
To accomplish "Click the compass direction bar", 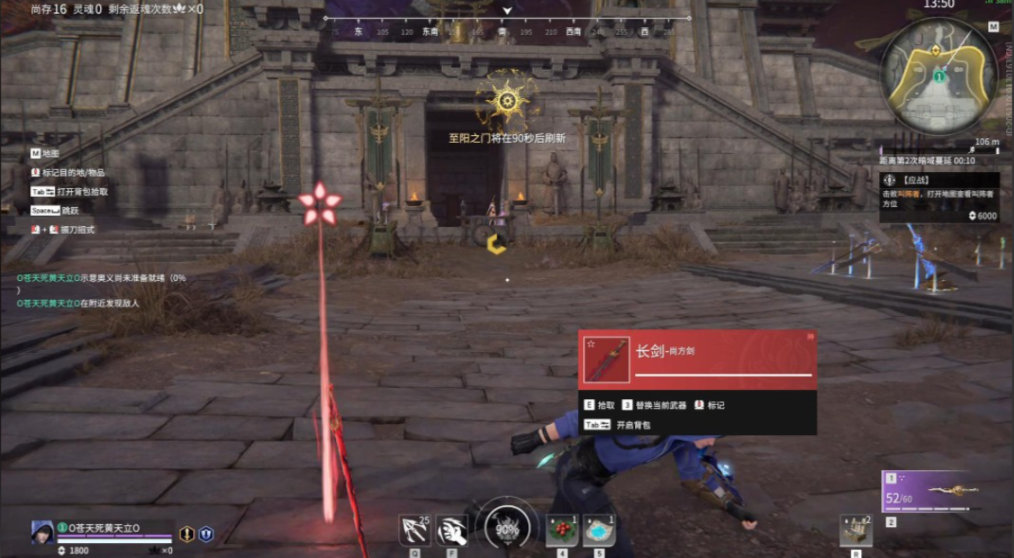I will (506, 31).
